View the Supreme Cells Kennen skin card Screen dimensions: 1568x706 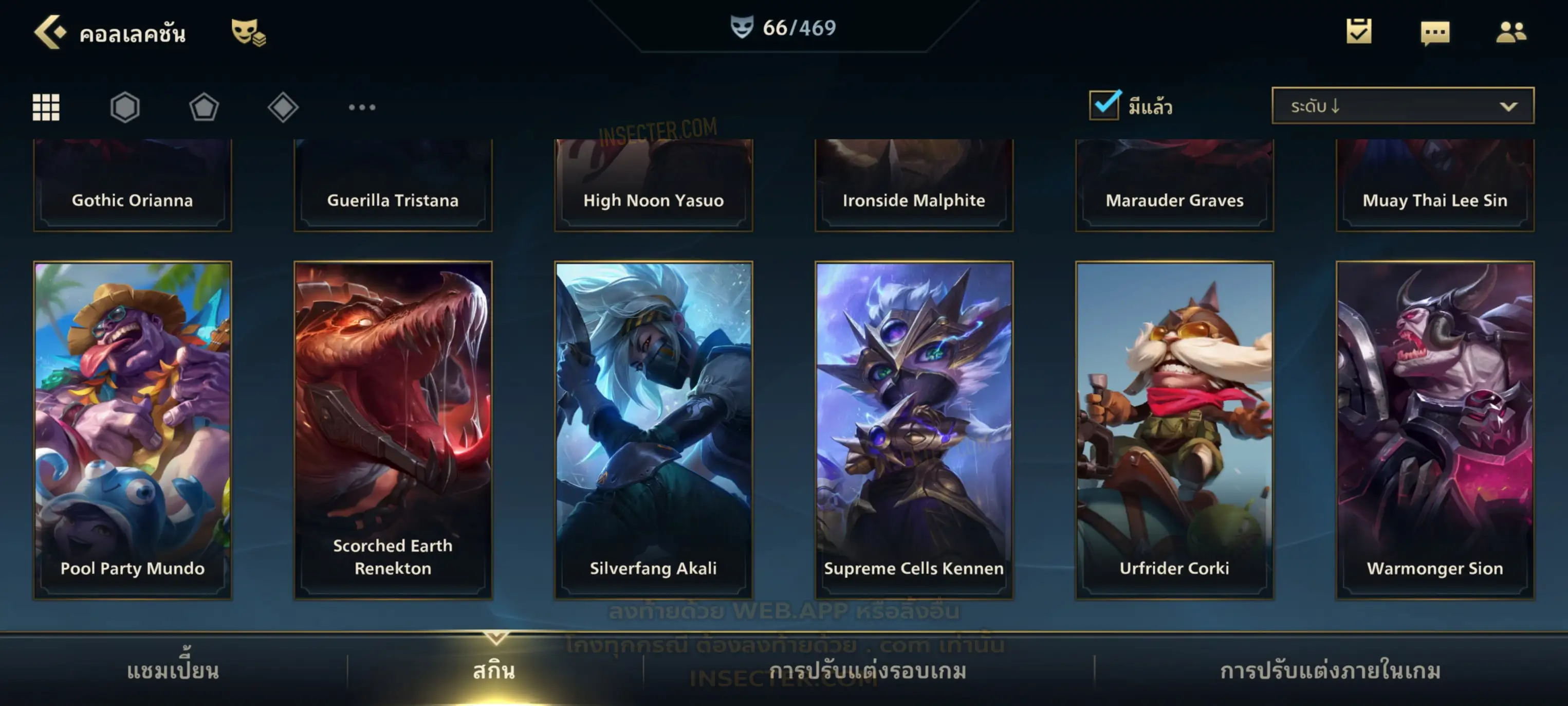point(914,429)
